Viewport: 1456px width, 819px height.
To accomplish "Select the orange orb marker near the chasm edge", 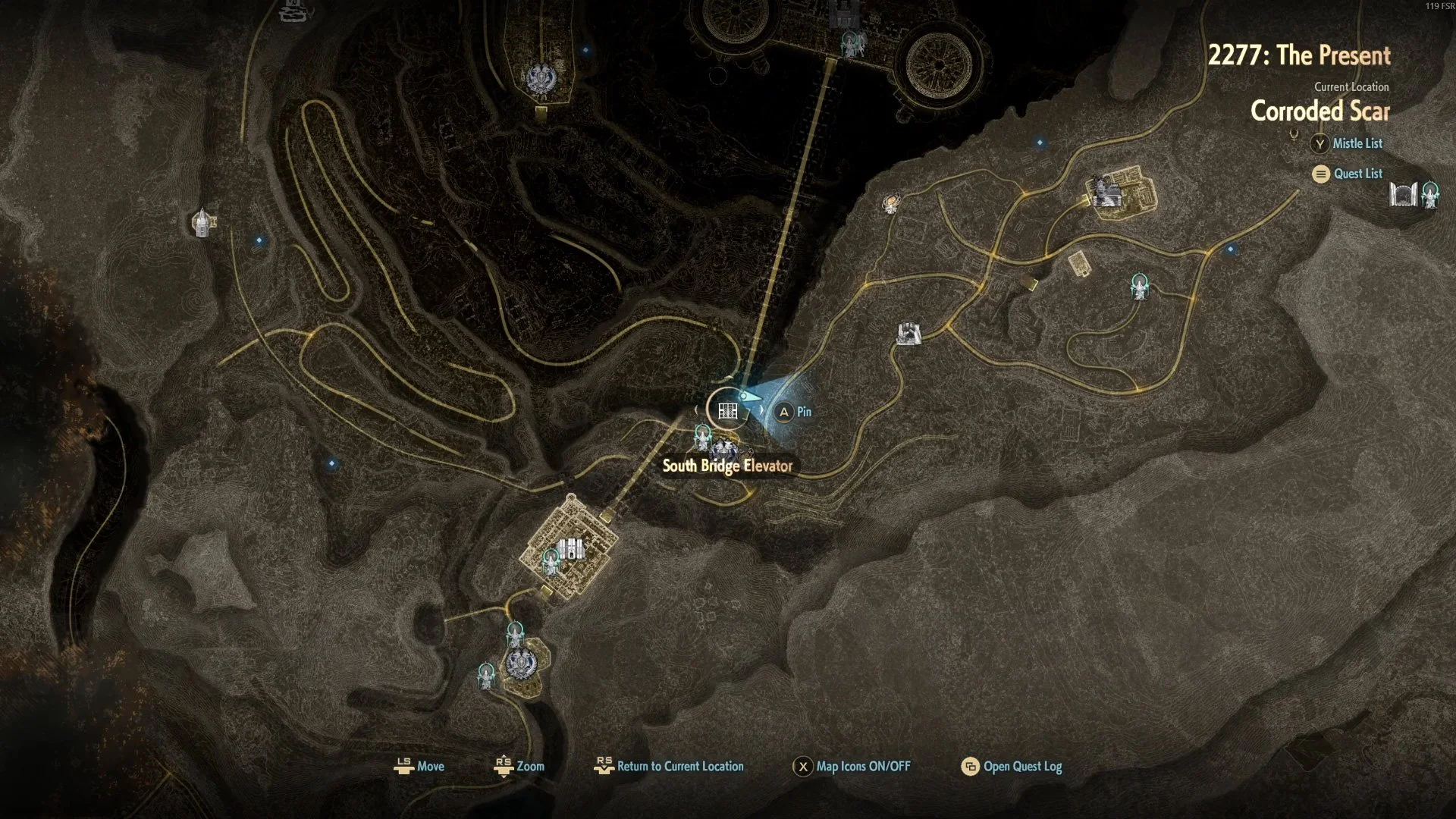I will (x=891, y=203).
